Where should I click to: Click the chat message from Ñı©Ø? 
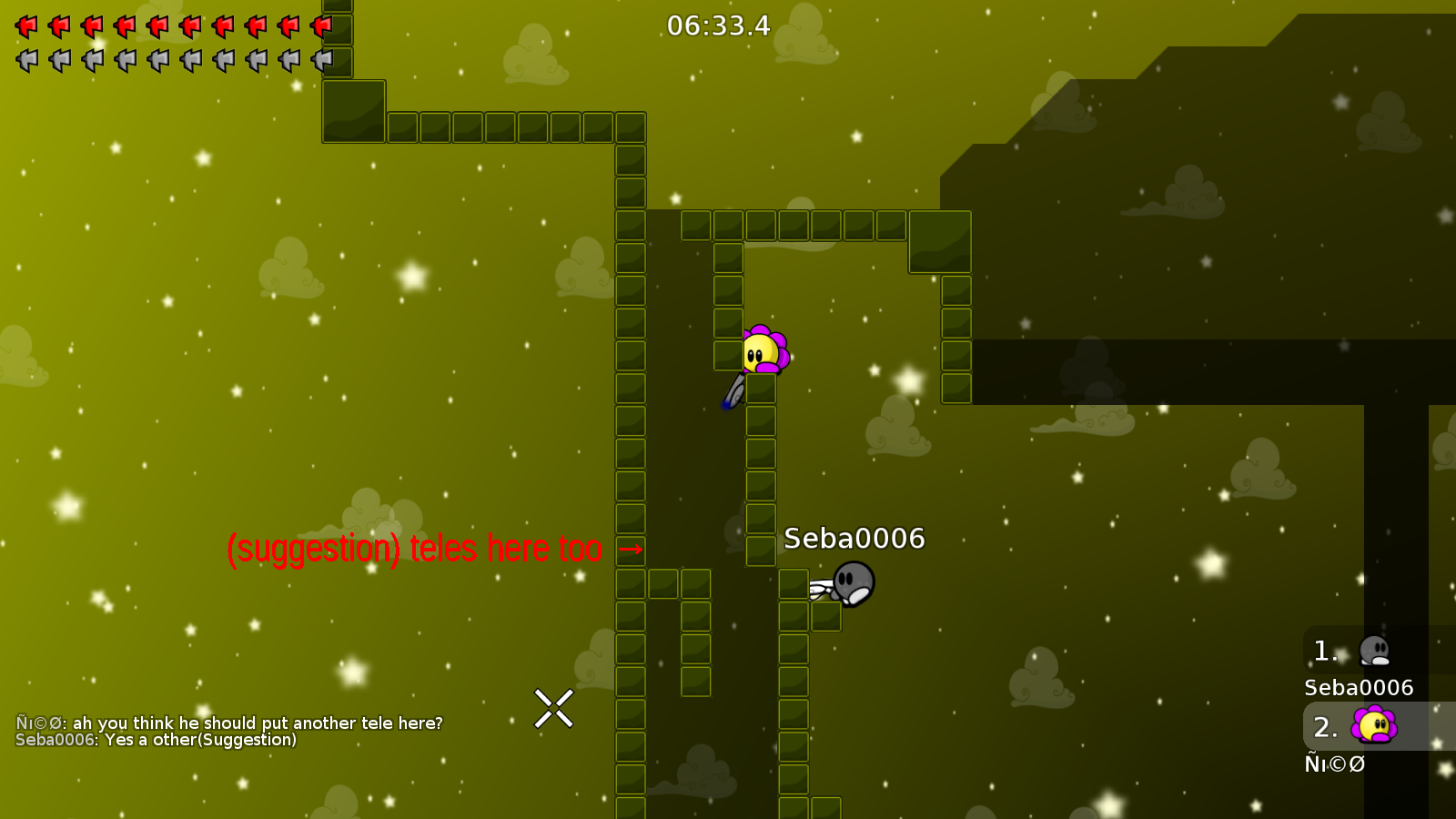[227, 723]
